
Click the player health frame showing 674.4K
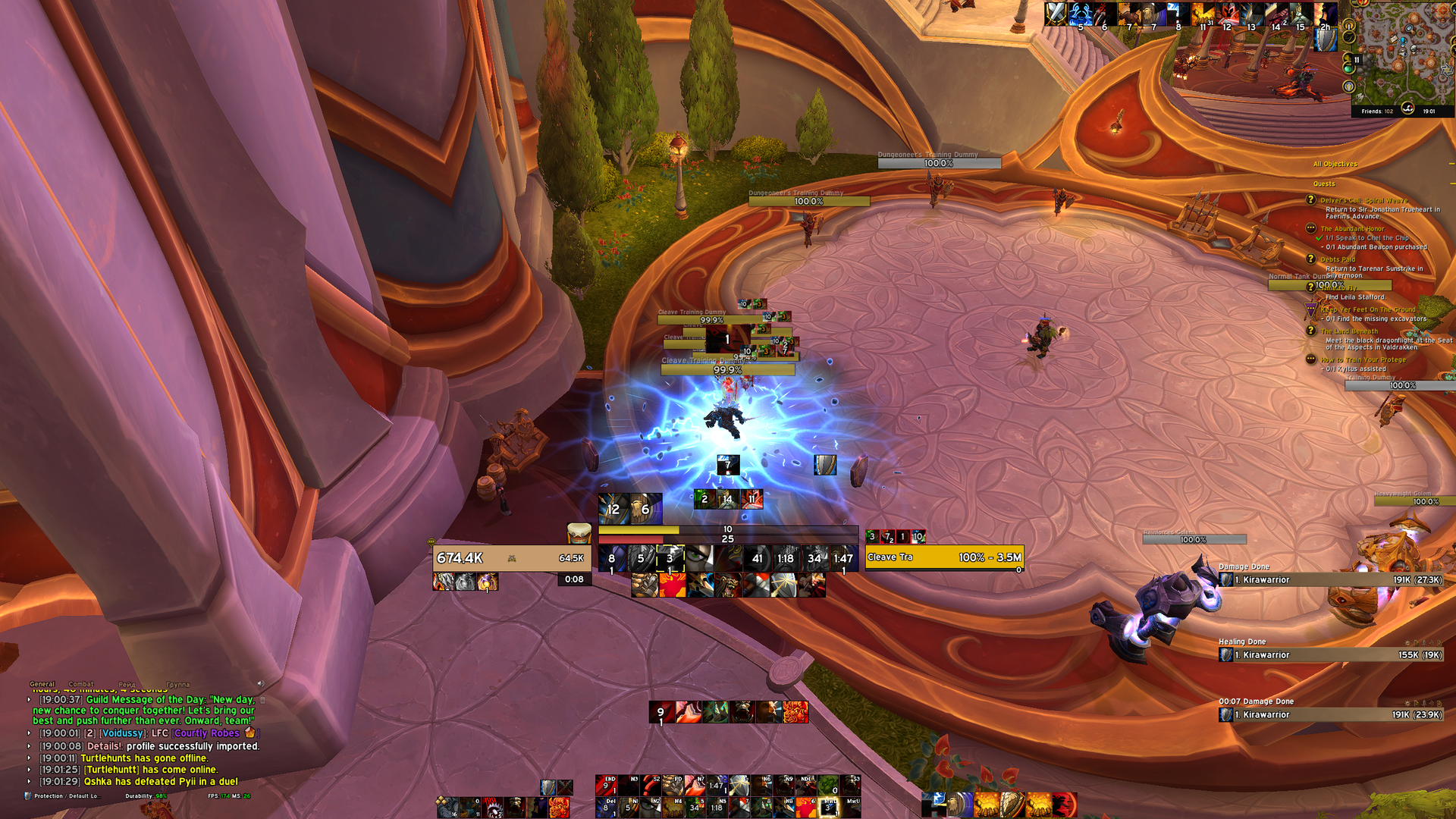click(x=511, y=558)
